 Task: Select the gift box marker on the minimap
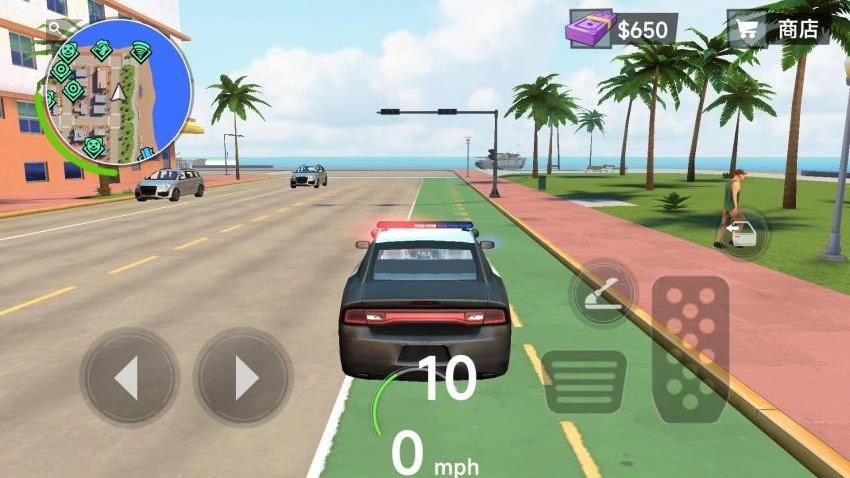click(x=145, y=153)
